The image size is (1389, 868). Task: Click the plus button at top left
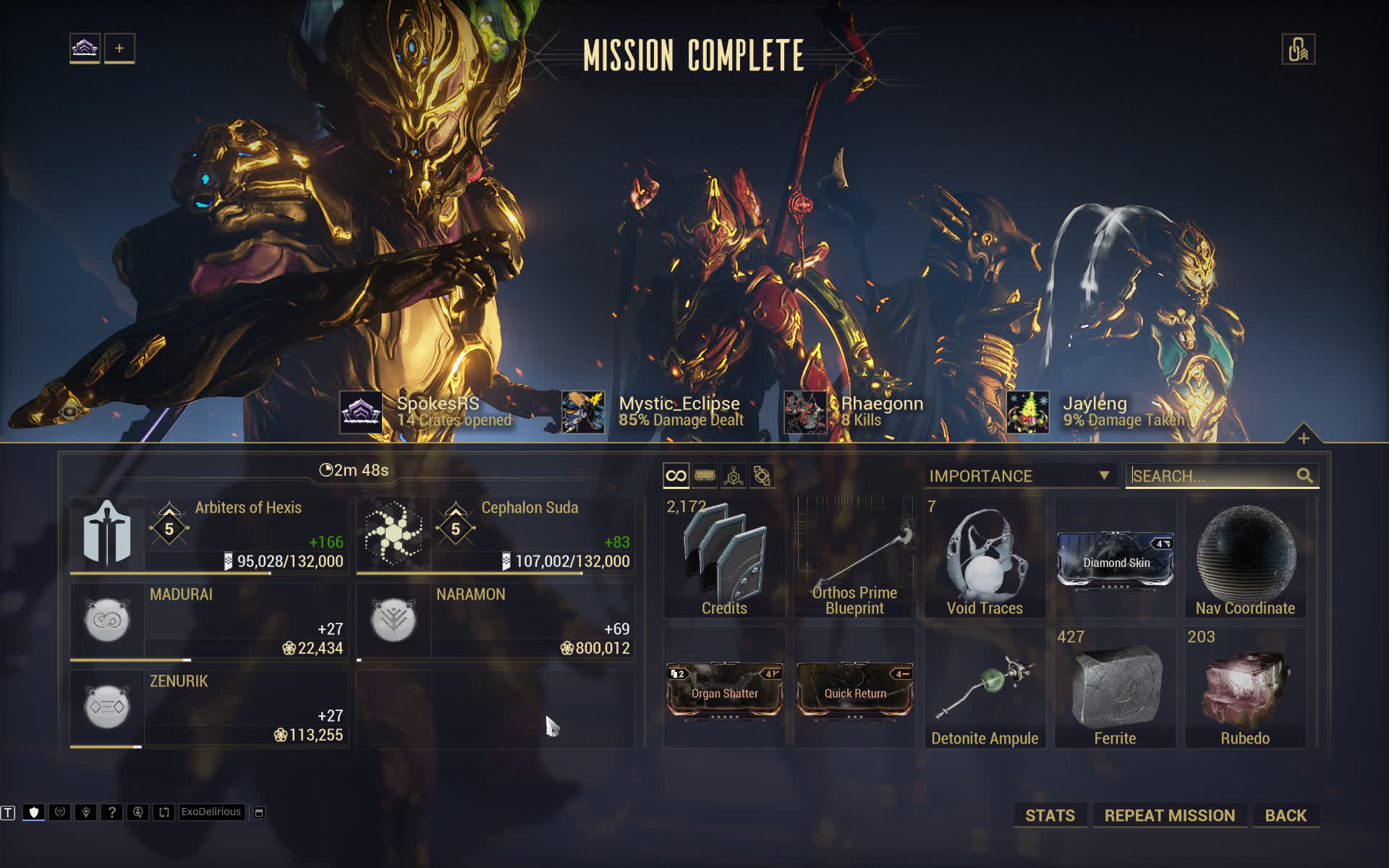click(x=119, y=48)
